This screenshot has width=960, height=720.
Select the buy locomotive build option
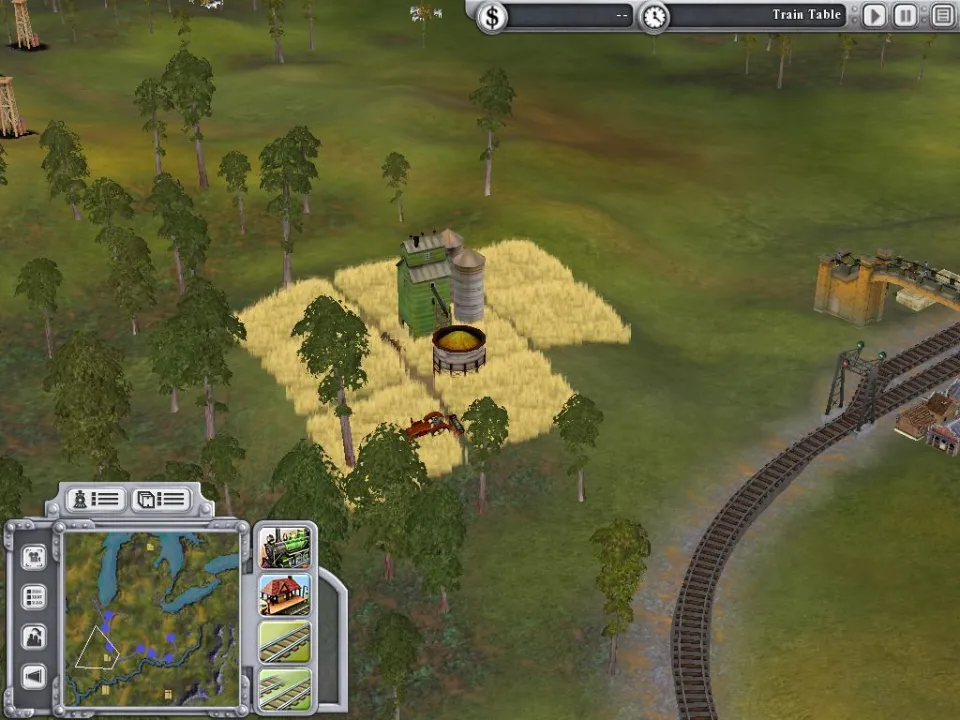[285, 548]
